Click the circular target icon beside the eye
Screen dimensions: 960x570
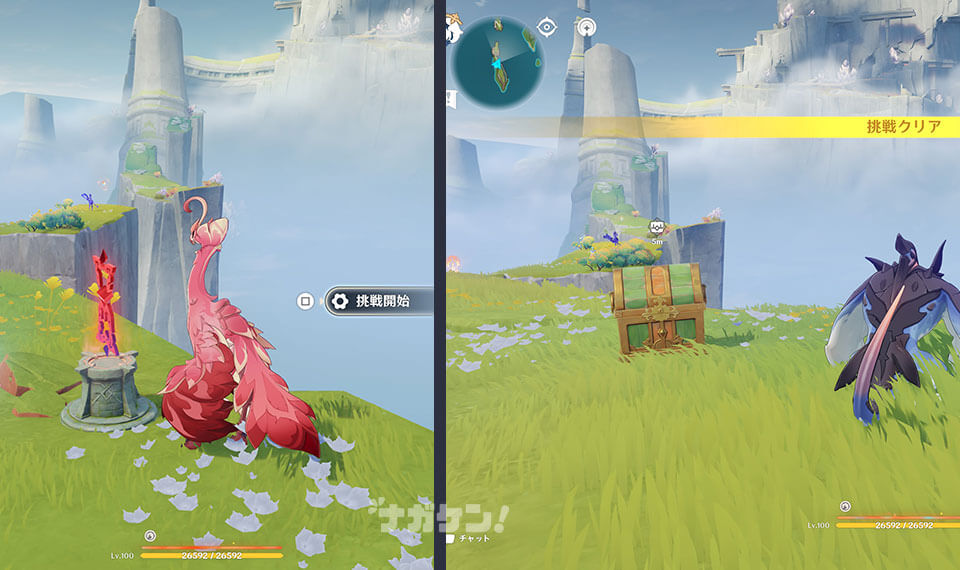587,27
